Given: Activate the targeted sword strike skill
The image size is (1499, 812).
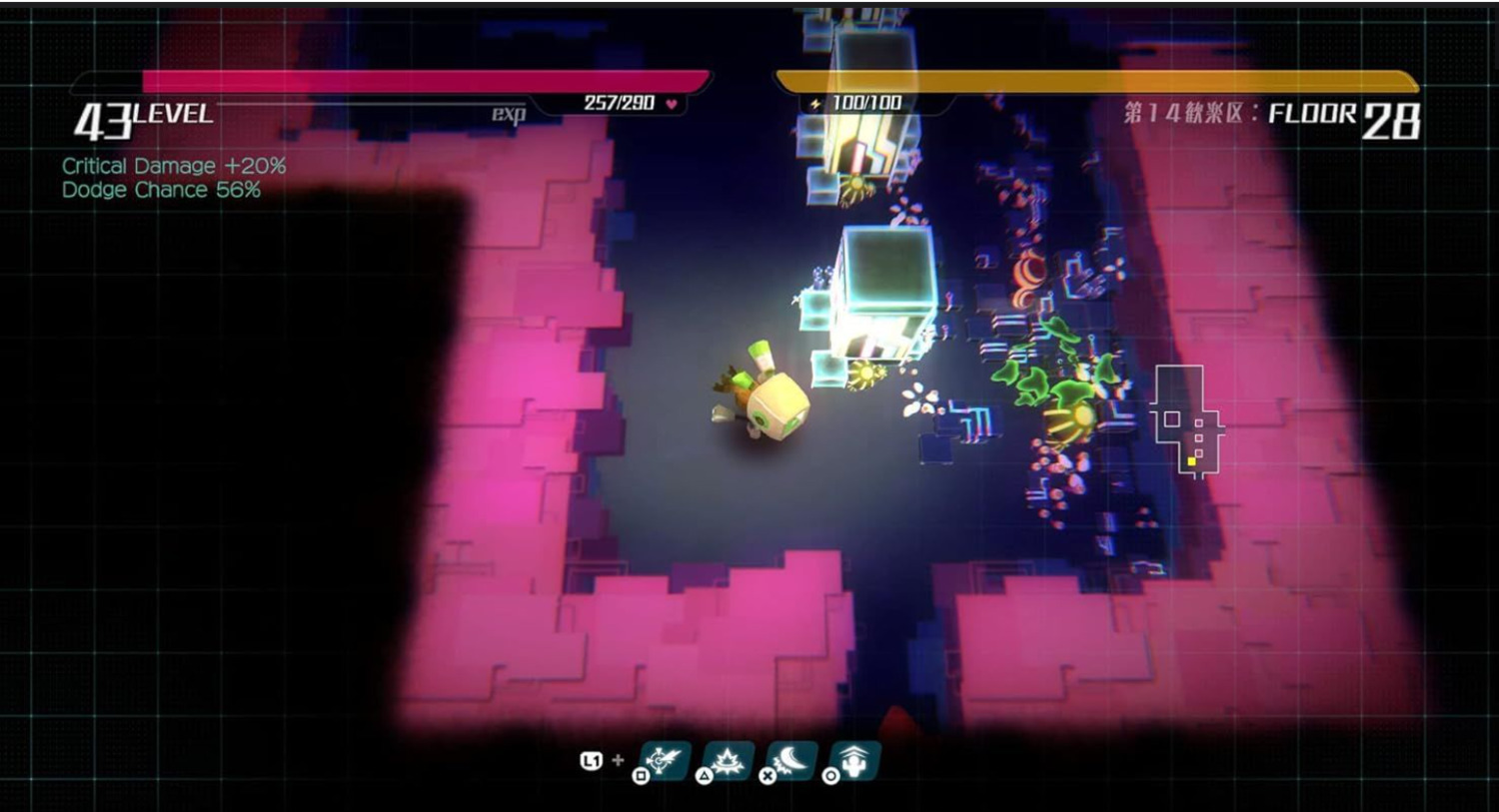Looking at the screenshot, I should tap(664, 761).
